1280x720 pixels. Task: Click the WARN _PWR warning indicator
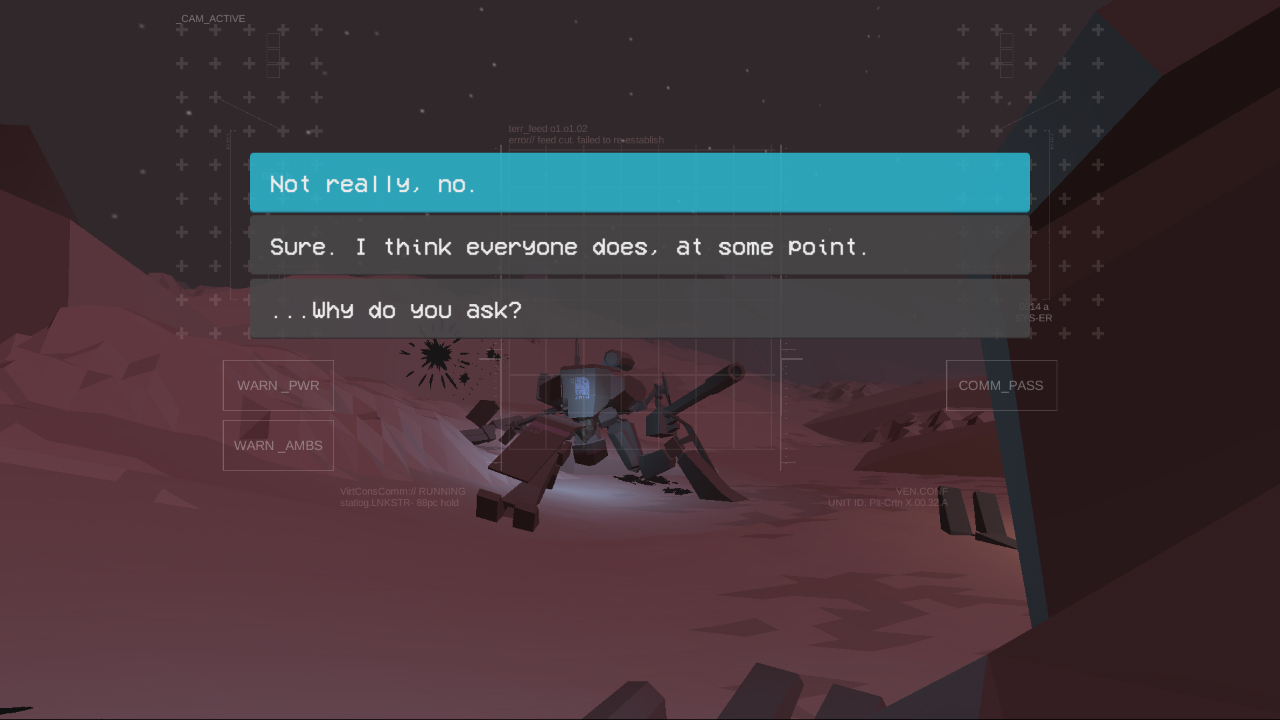pos(277,385)
